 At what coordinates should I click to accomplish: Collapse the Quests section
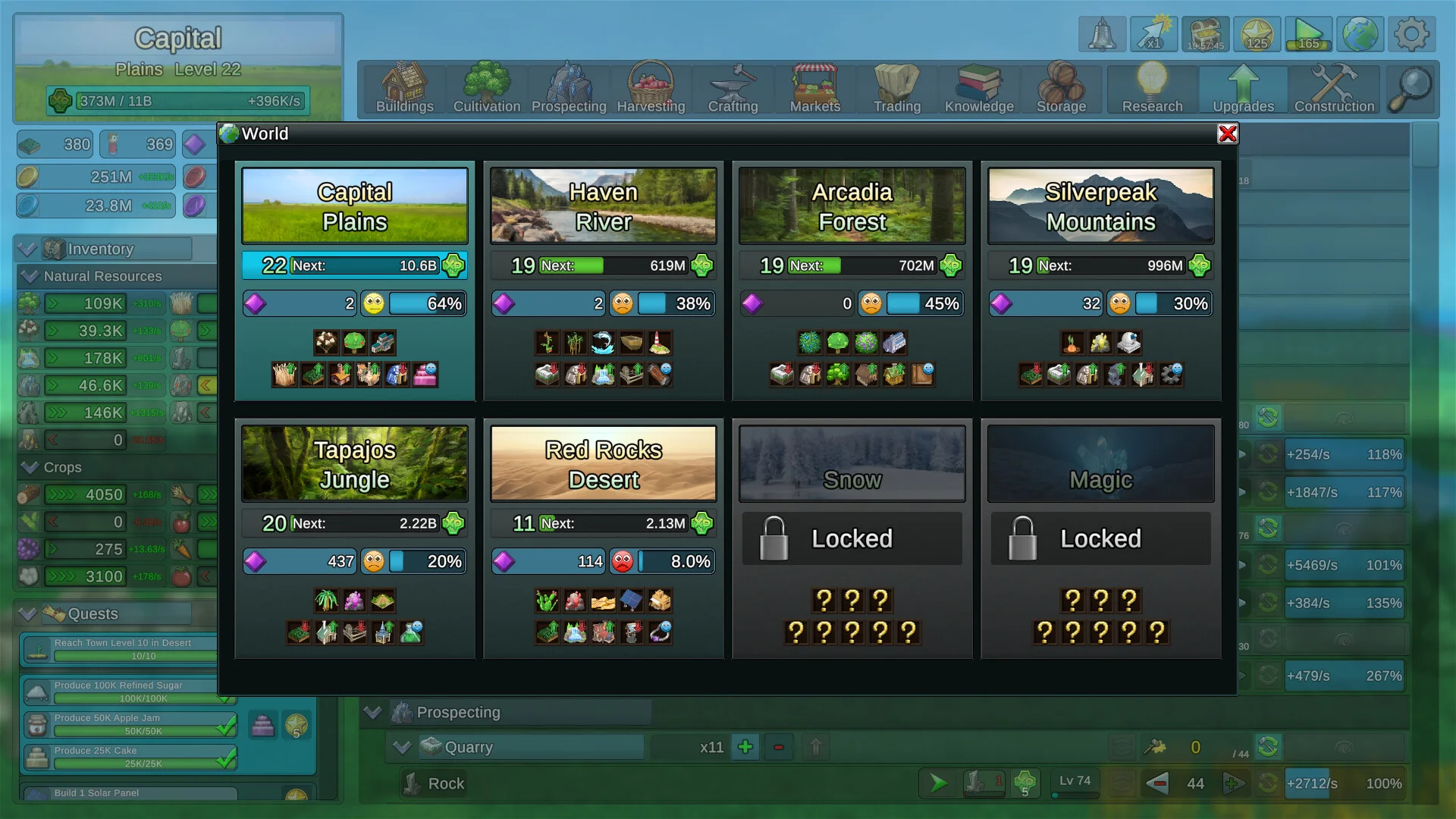click(28, 613)
